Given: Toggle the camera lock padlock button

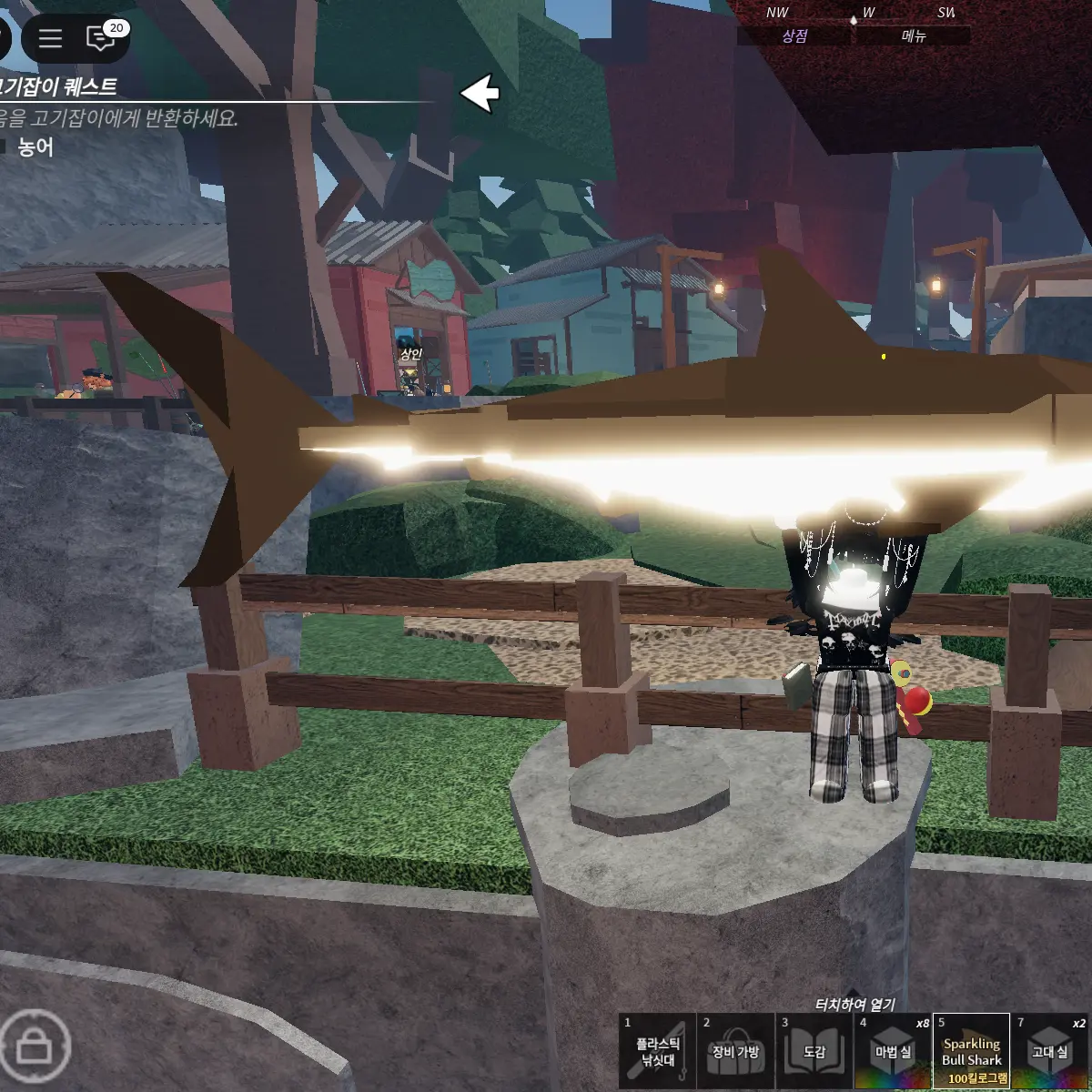Looking at the screenshot, I should 35,1046.
